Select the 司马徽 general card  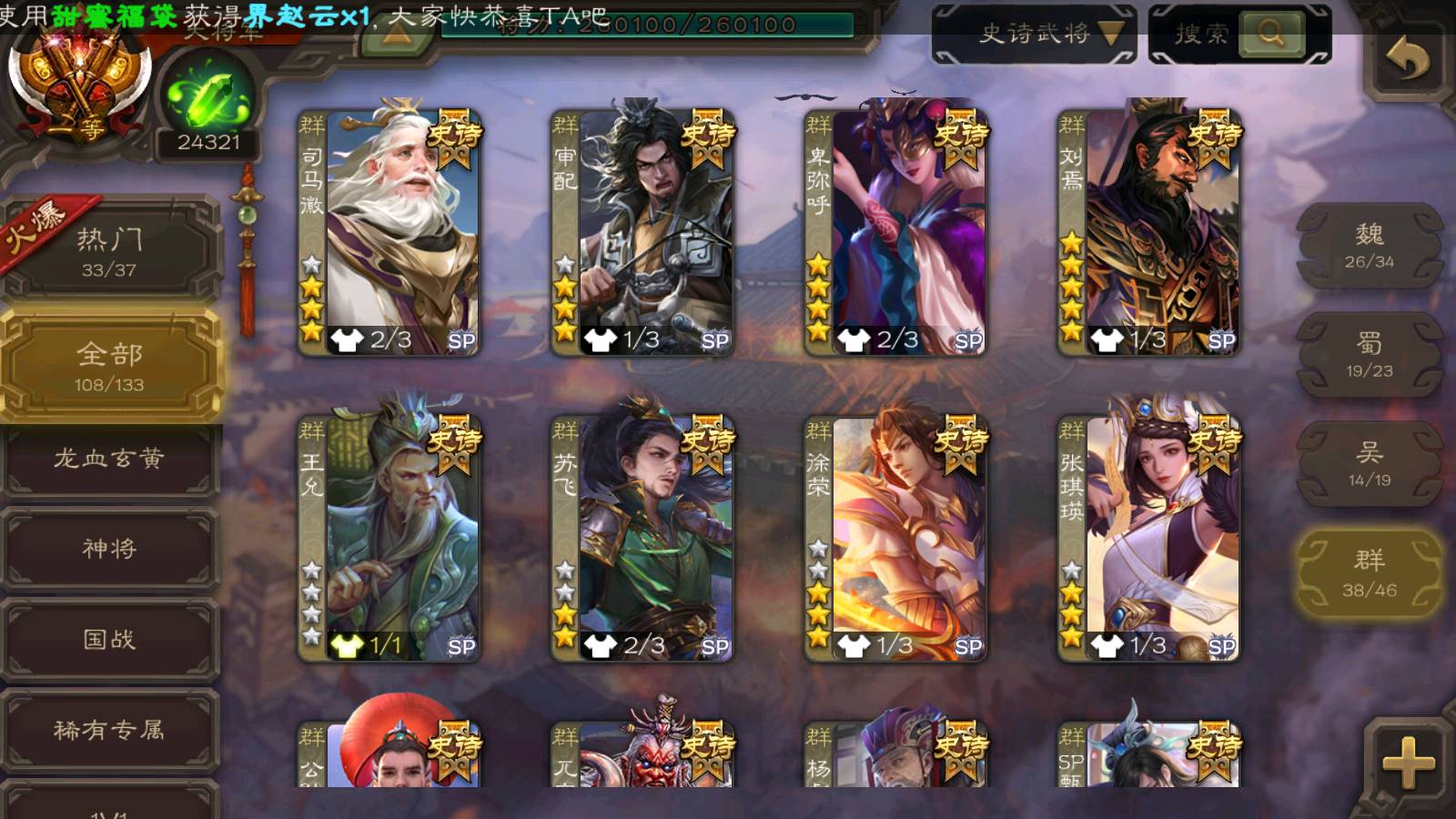point(389,232)
